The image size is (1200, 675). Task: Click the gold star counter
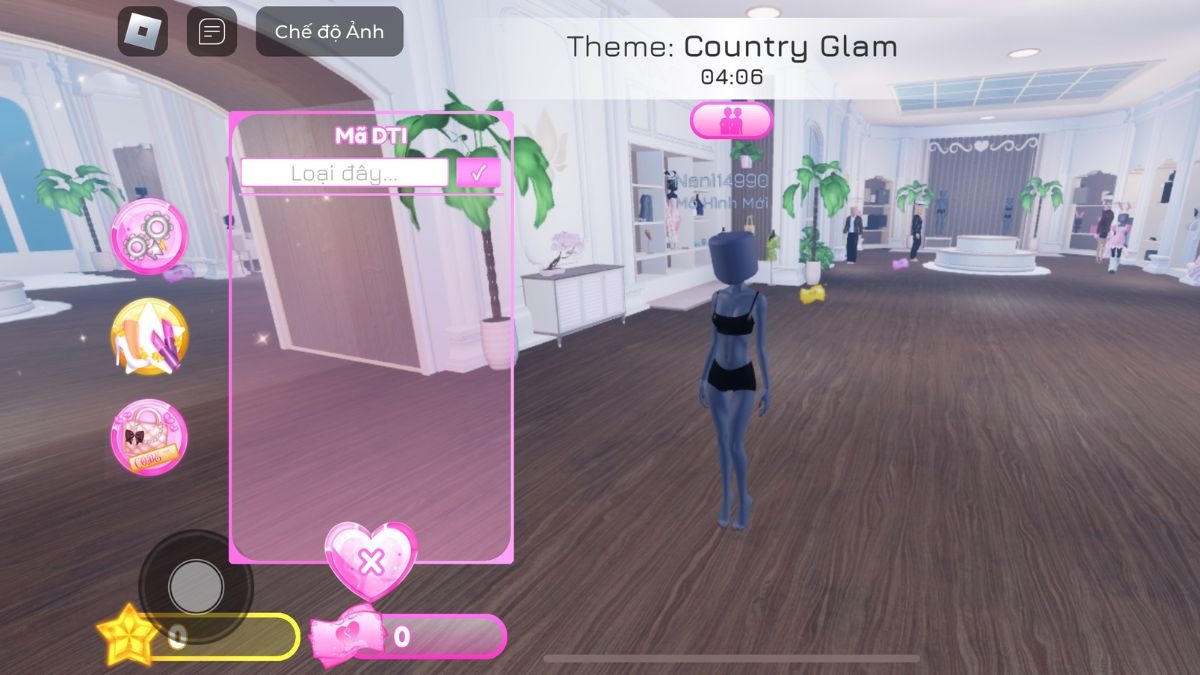coord(200,637)
